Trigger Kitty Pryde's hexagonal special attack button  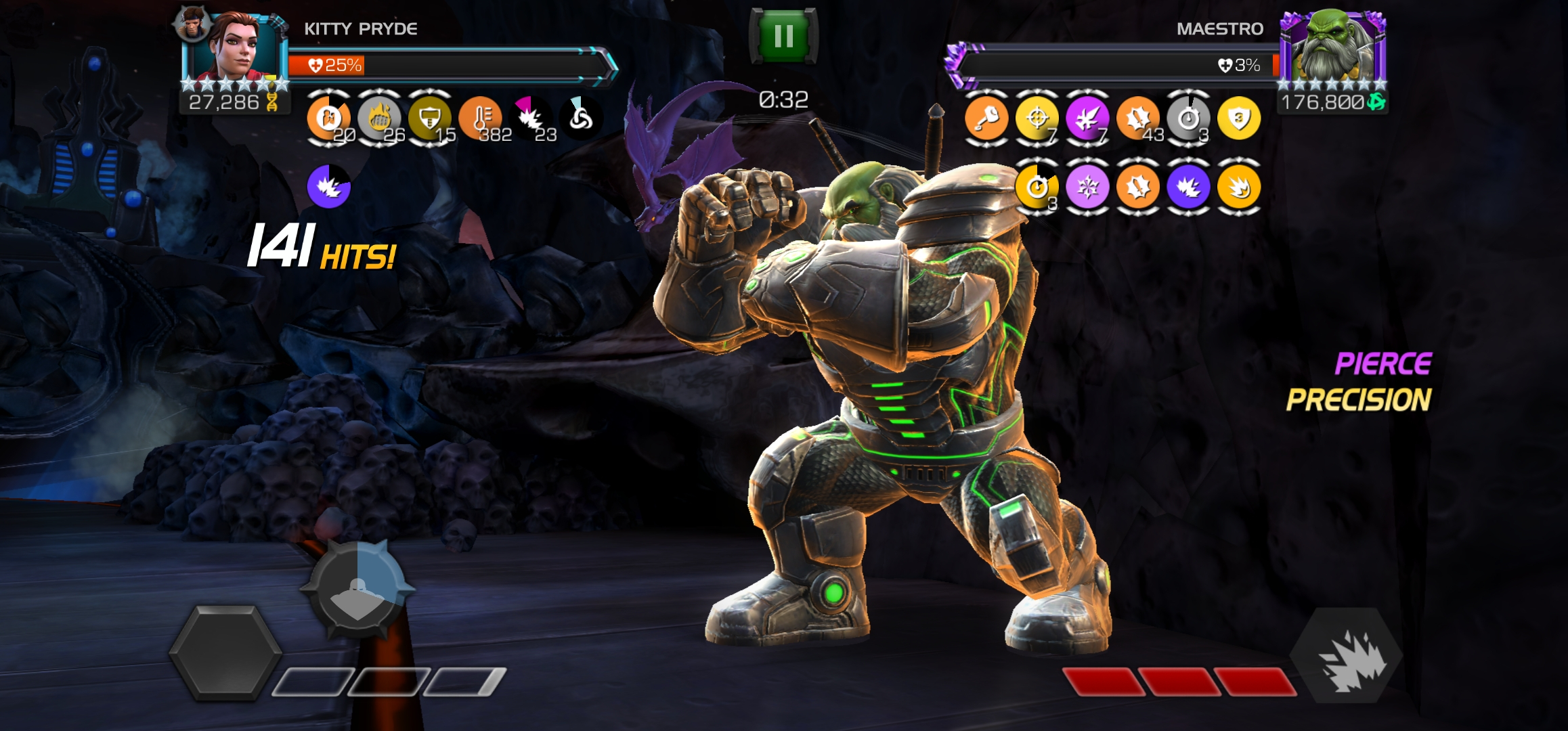(x=225, y=652)
